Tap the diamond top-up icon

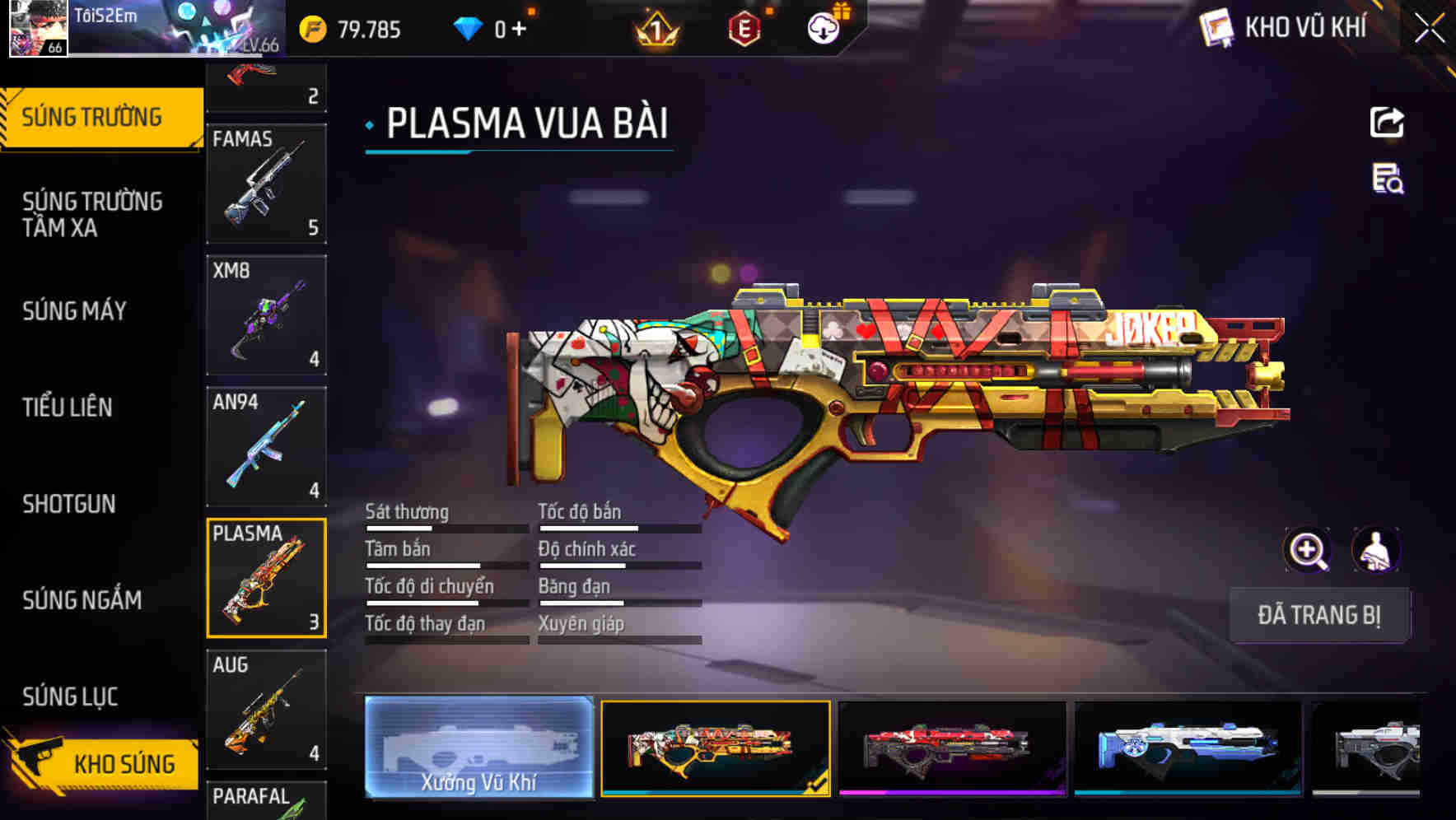[x=469, y=27]
